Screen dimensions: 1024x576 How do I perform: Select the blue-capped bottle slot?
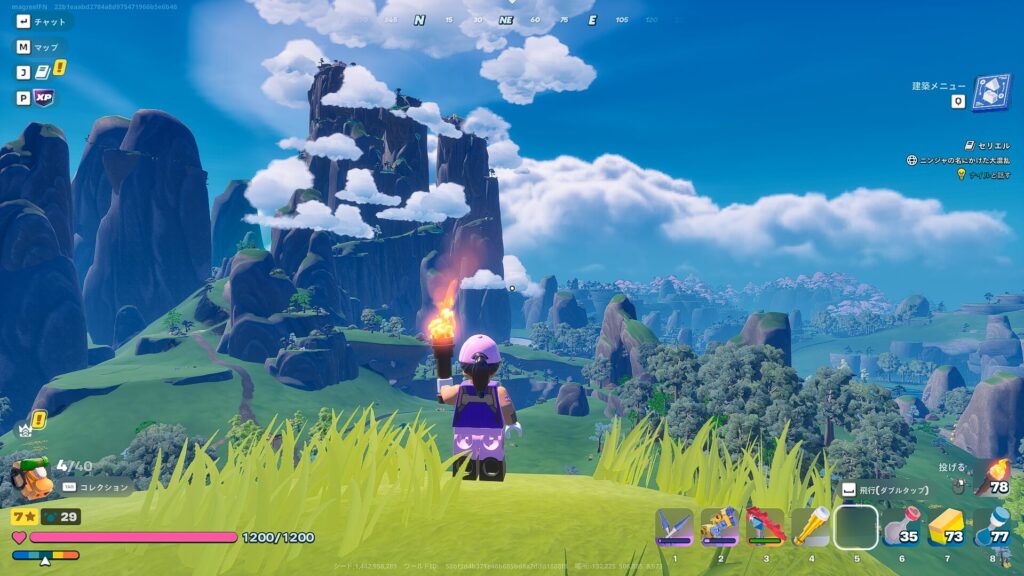tap(991, 527)
